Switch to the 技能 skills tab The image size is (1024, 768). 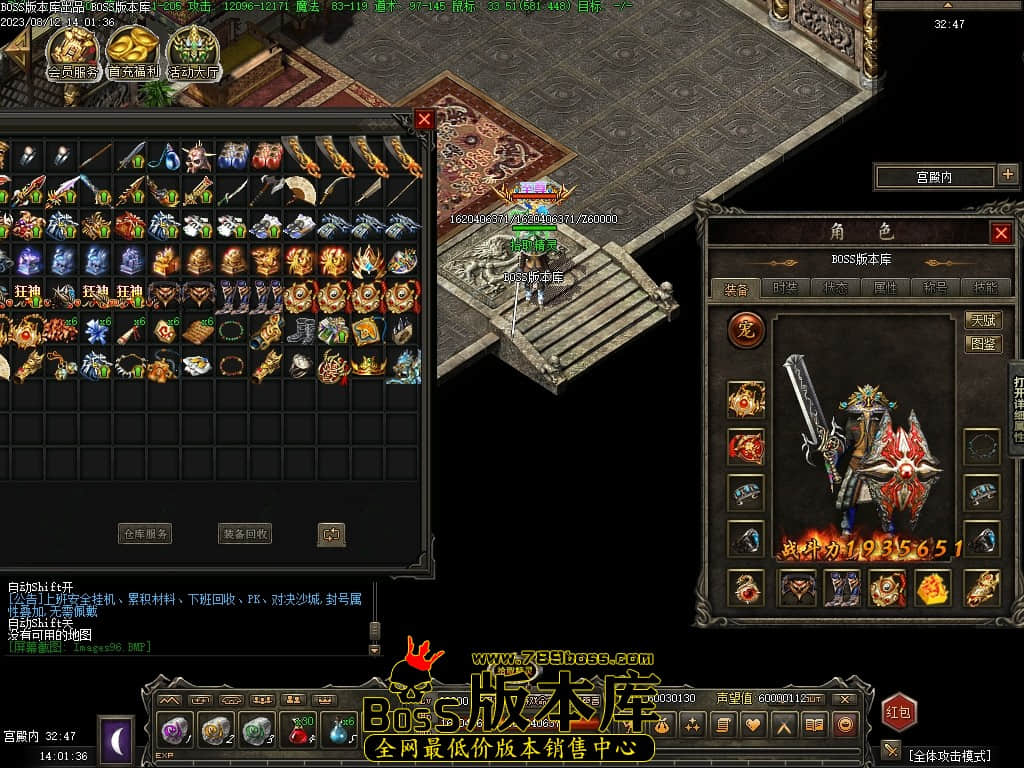(x=985, y=288)
